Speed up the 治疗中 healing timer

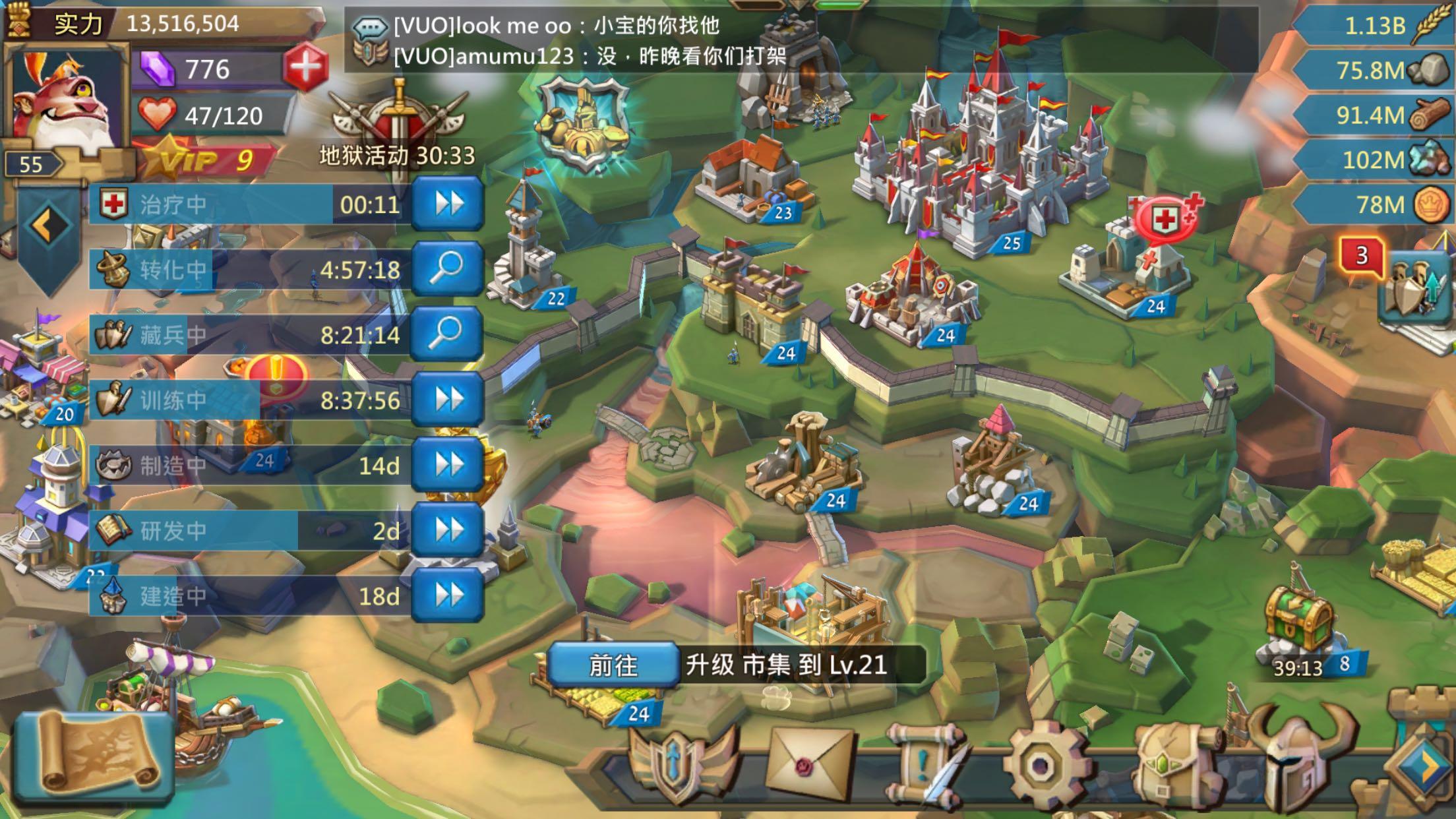point(448,204)
